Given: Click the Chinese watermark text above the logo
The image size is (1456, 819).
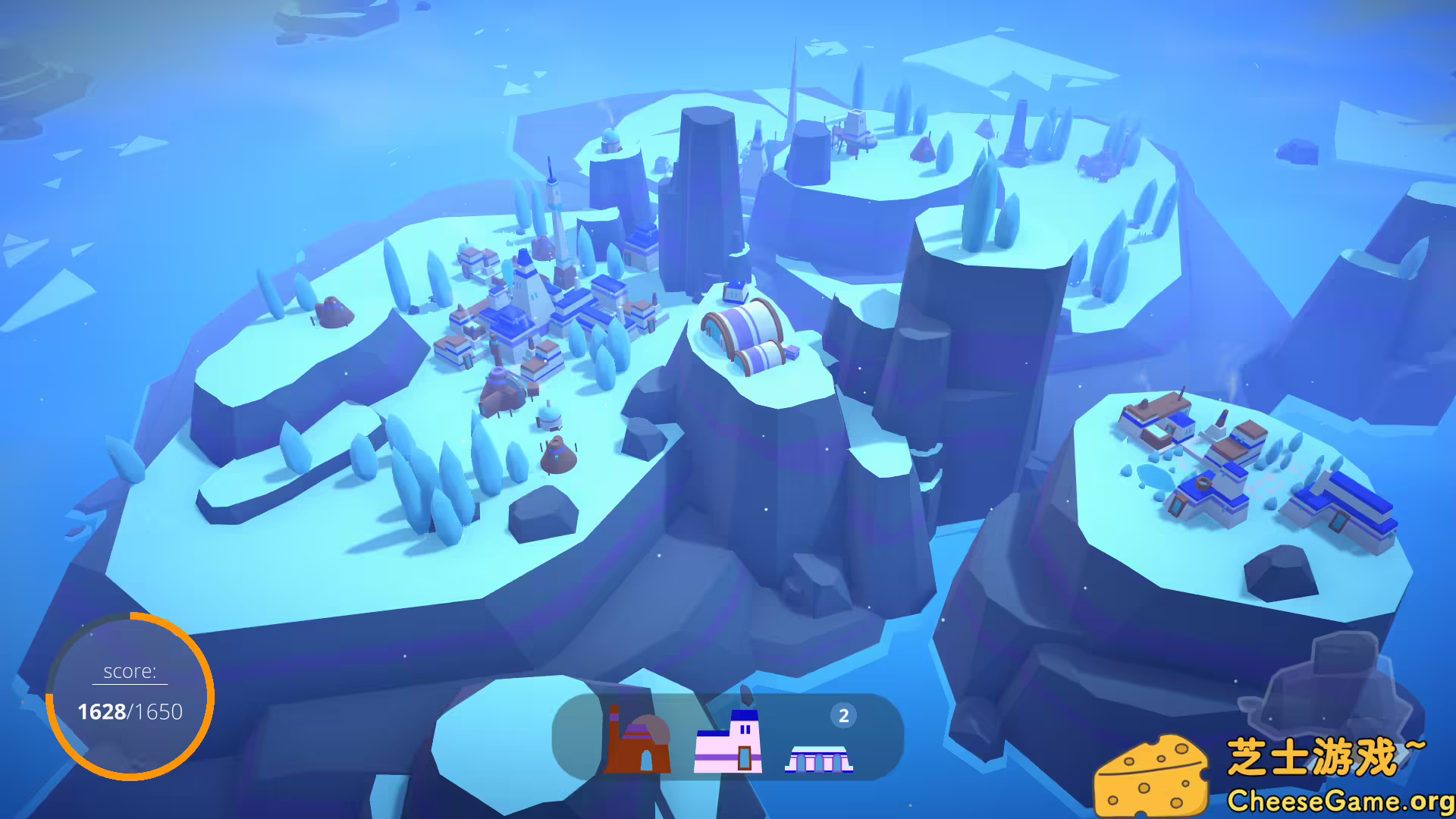Looking at the screenshot, I should [1342, 755].
